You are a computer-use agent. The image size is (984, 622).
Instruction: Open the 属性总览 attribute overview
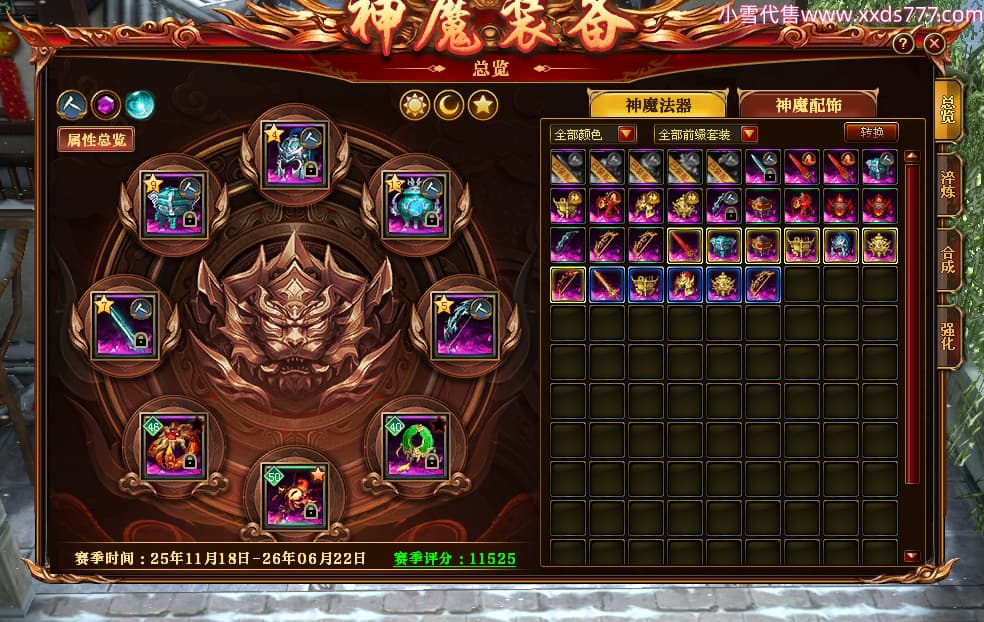tap(96, 140)
